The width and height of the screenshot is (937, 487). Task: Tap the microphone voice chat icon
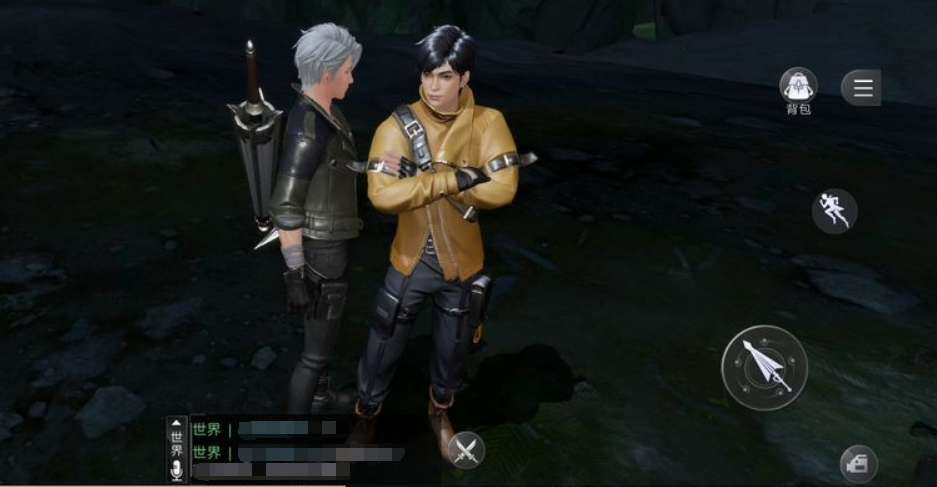[177, 470]
